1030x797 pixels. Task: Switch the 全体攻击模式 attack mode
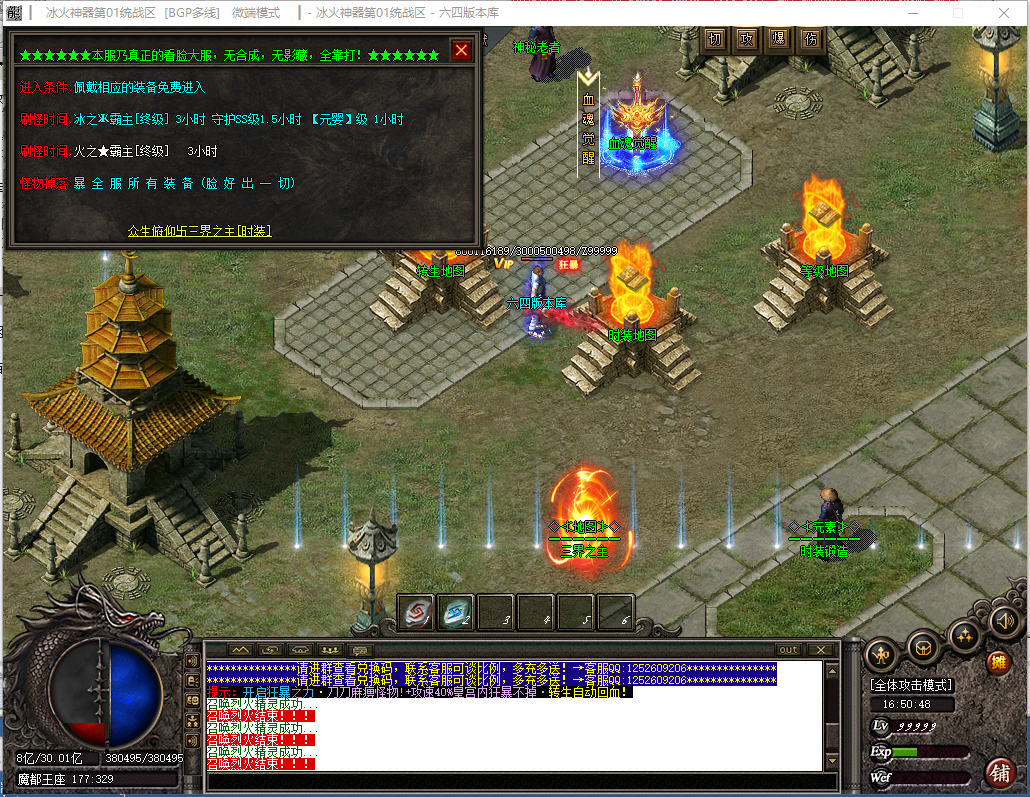(x=911, y=685)
